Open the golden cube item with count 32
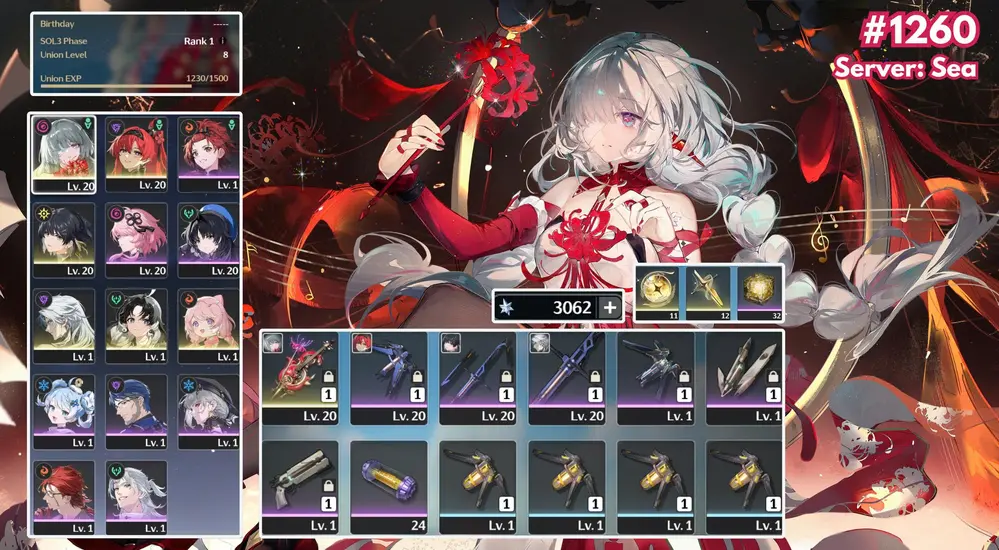This screenshot has width=999, height=550. click(759, 290)
